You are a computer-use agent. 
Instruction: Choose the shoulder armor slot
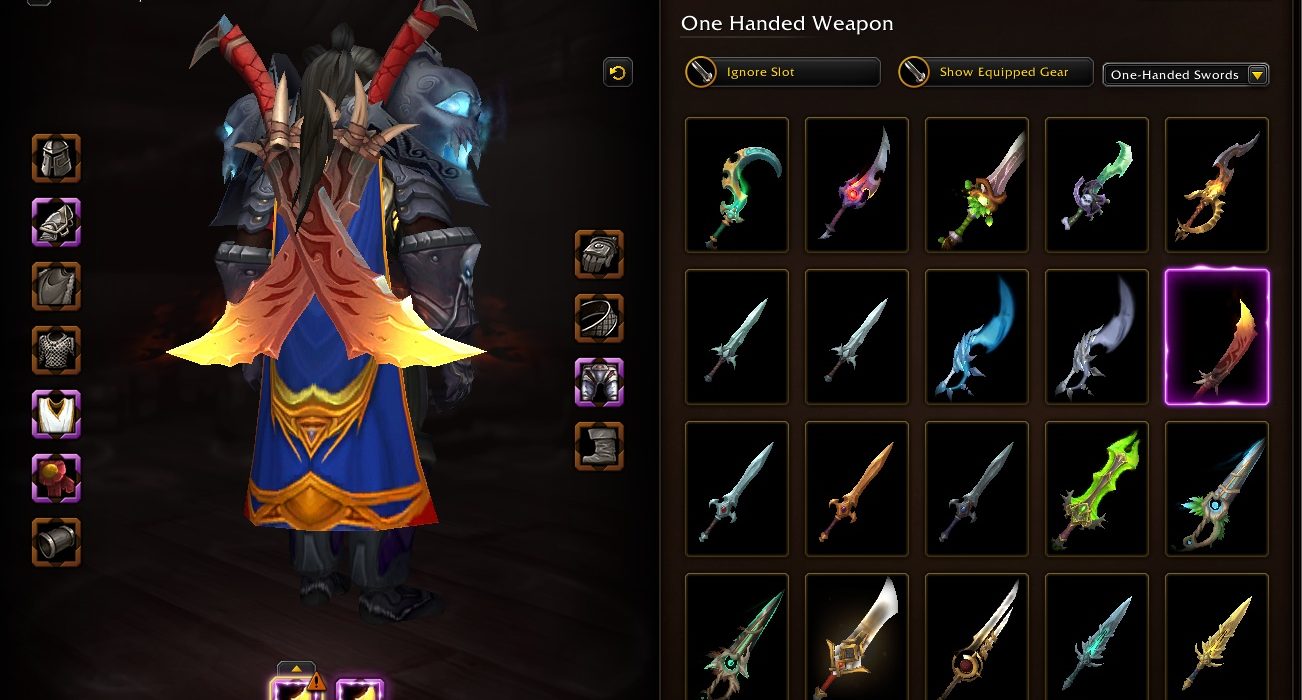(x=56, y=222)
